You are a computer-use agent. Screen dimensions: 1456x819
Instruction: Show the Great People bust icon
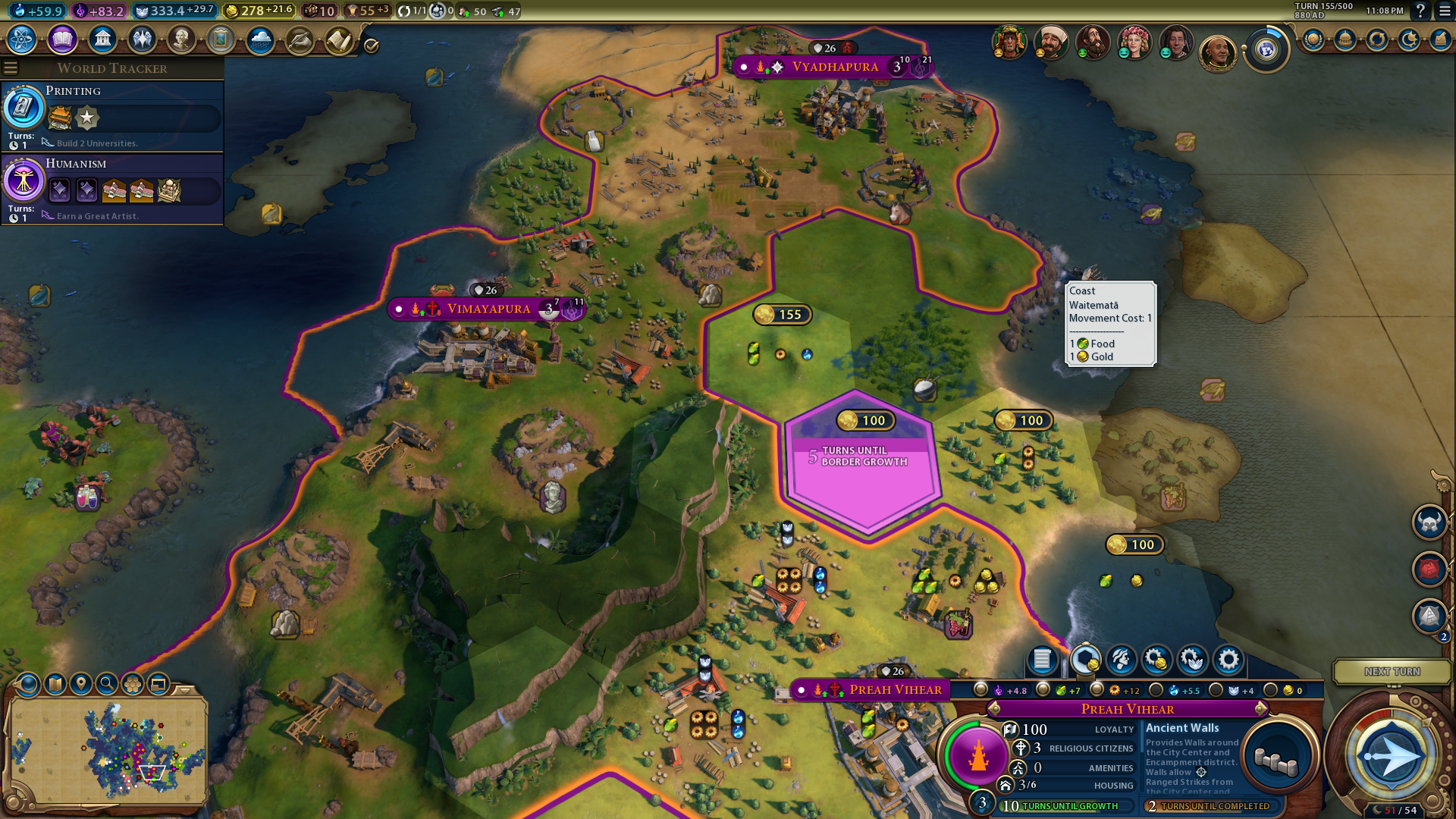[181, 39]
